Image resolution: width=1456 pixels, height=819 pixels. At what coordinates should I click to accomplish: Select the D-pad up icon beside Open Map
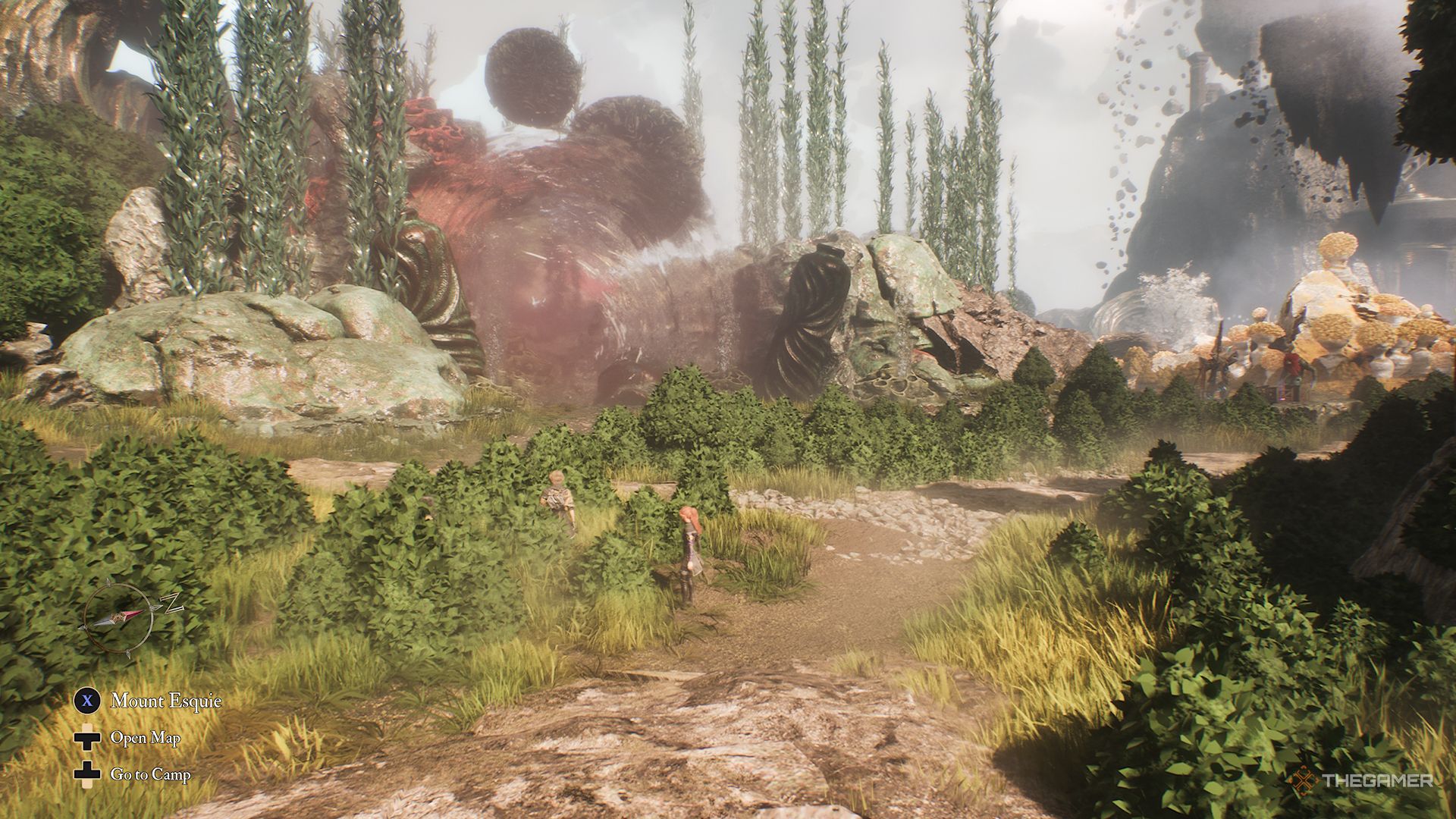click(87, 738)
